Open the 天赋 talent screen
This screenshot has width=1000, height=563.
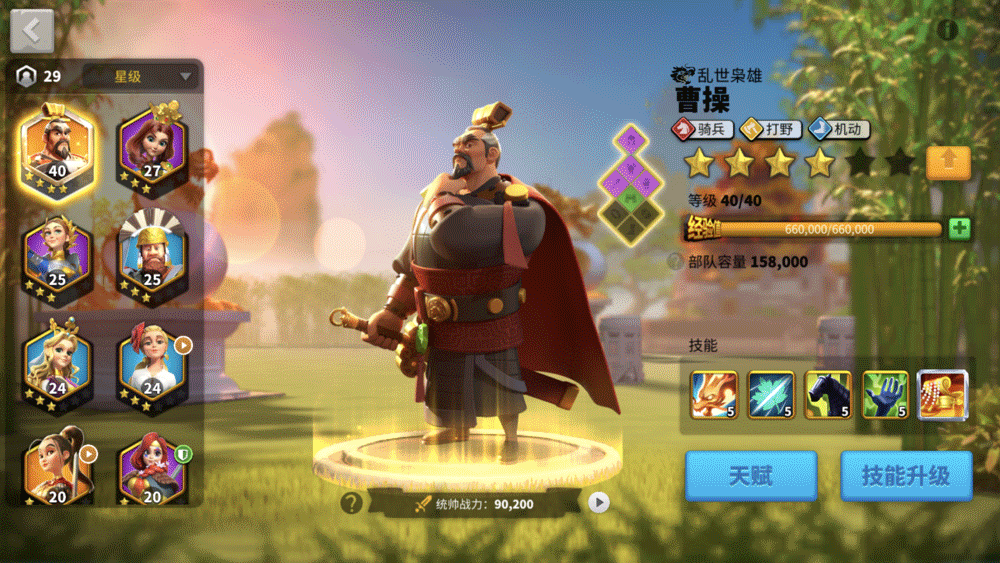750,476
